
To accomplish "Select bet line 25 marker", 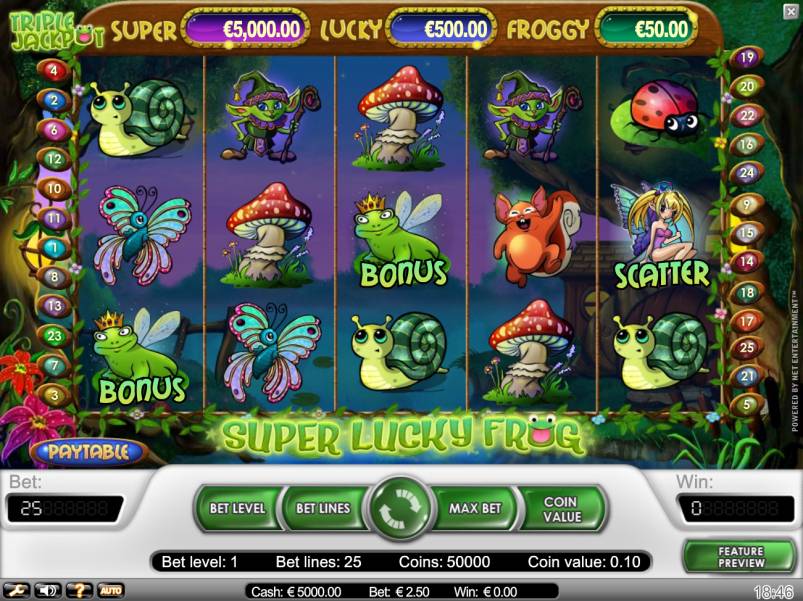I will point(745,347).
